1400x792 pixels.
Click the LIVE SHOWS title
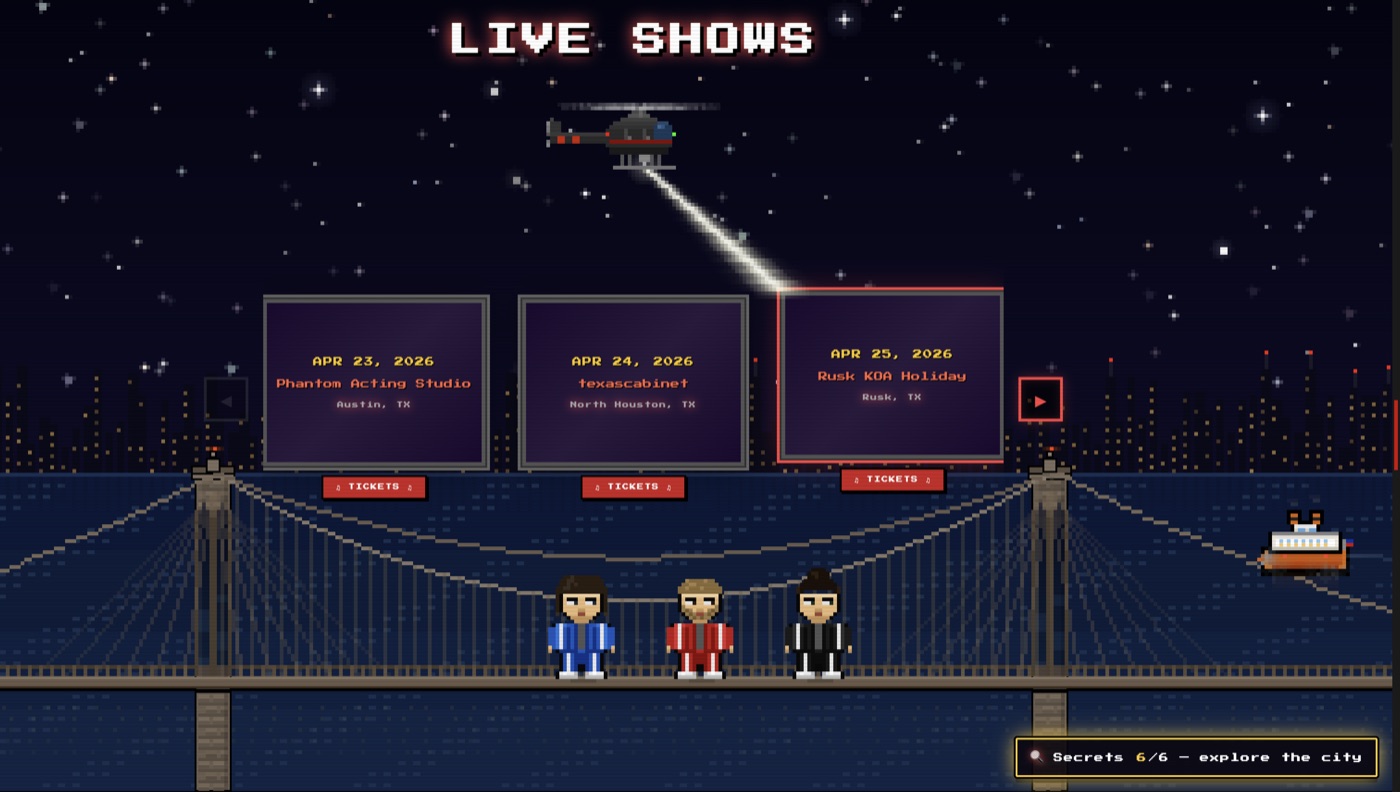(x=632, y=38)
